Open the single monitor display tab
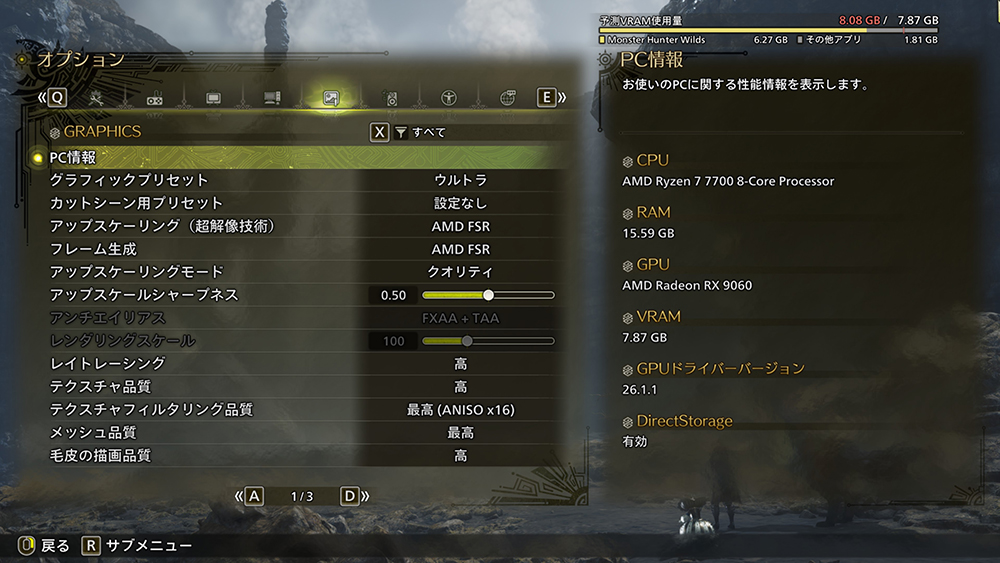The height and width of the screenshot is (563, 1000). [213, 98]
